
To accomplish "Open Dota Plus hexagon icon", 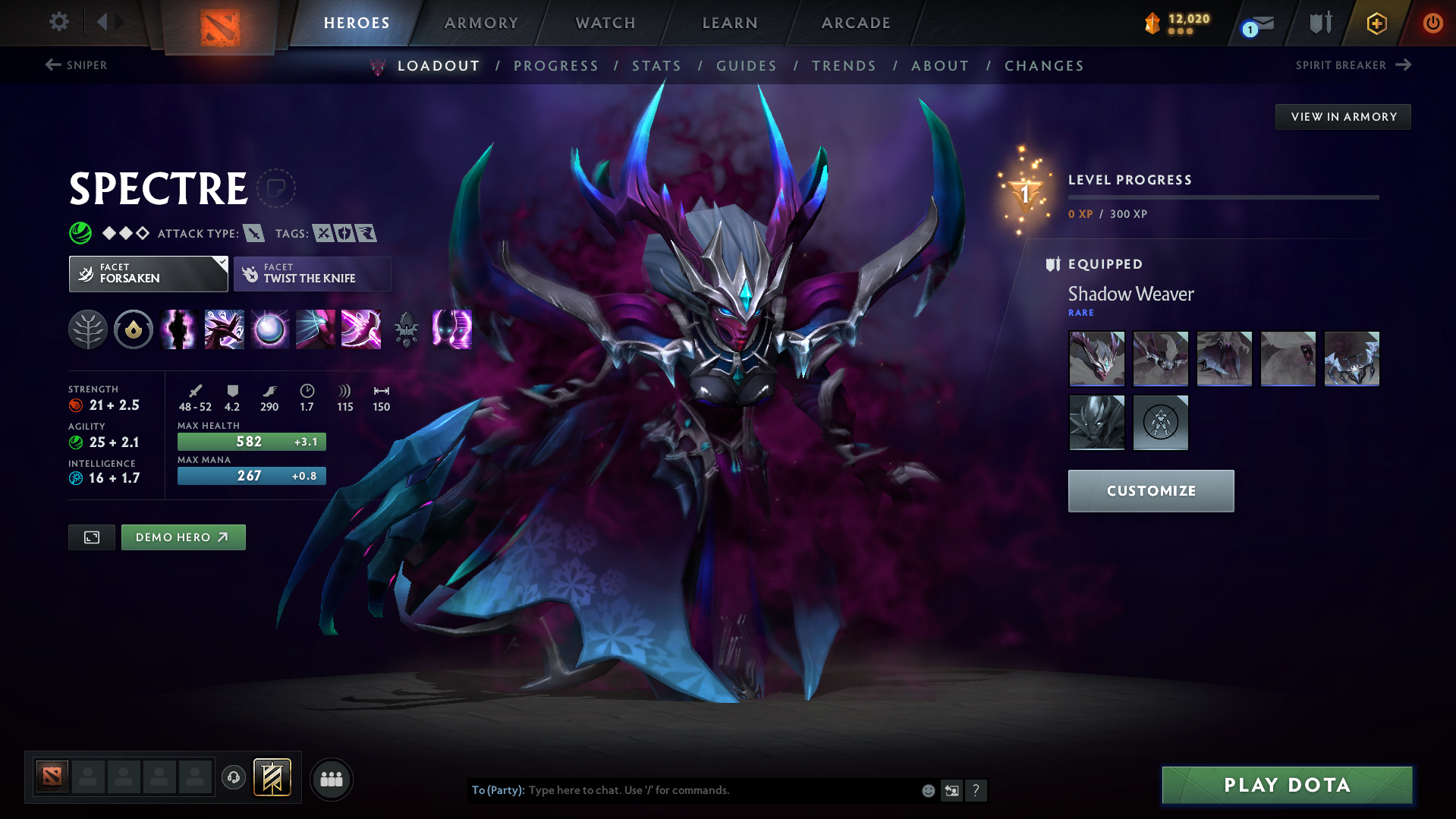I will (x=1376, y=23).
